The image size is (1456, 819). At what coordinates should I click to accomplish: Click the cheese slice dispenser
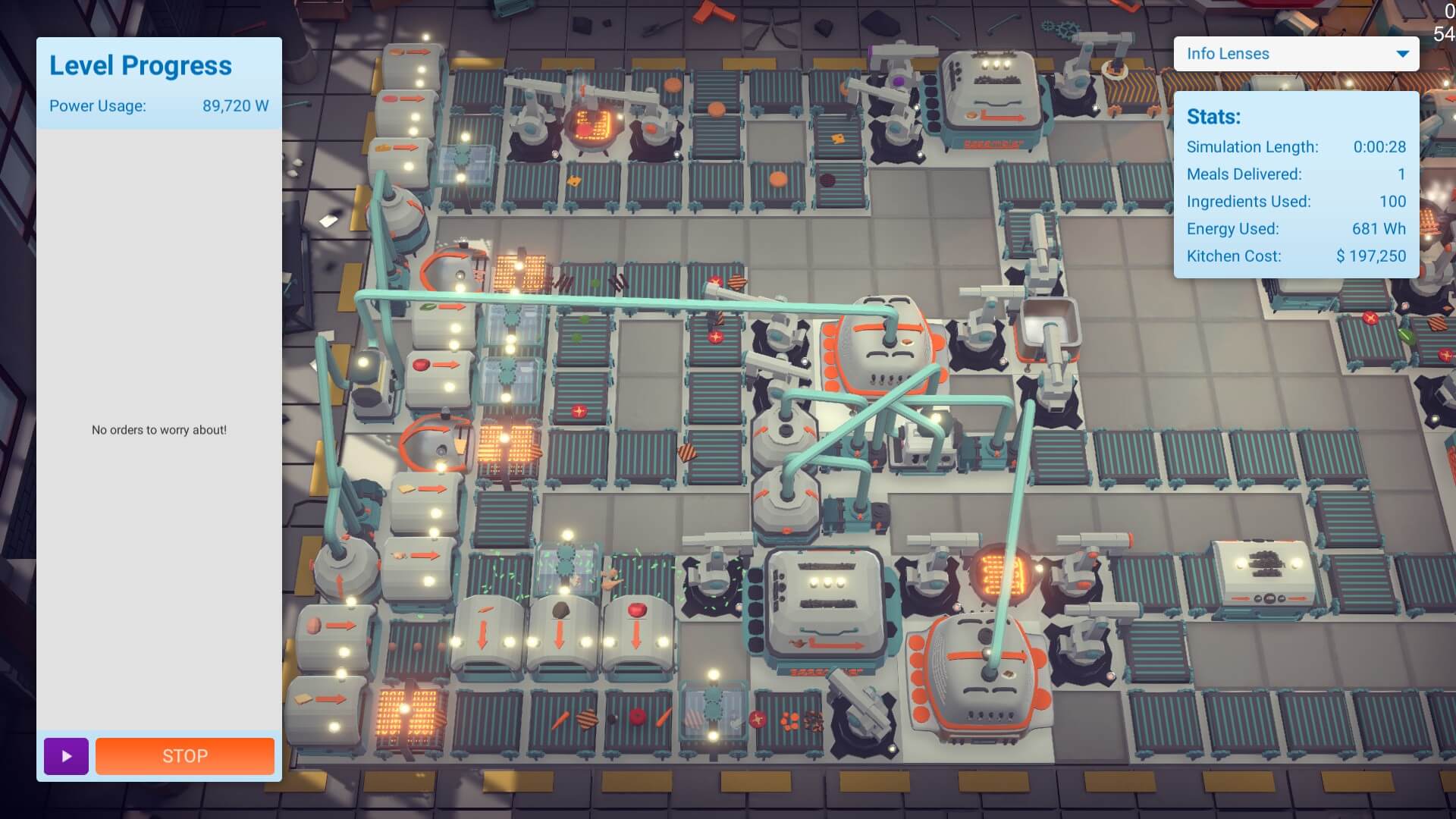(x=423, y=493)
